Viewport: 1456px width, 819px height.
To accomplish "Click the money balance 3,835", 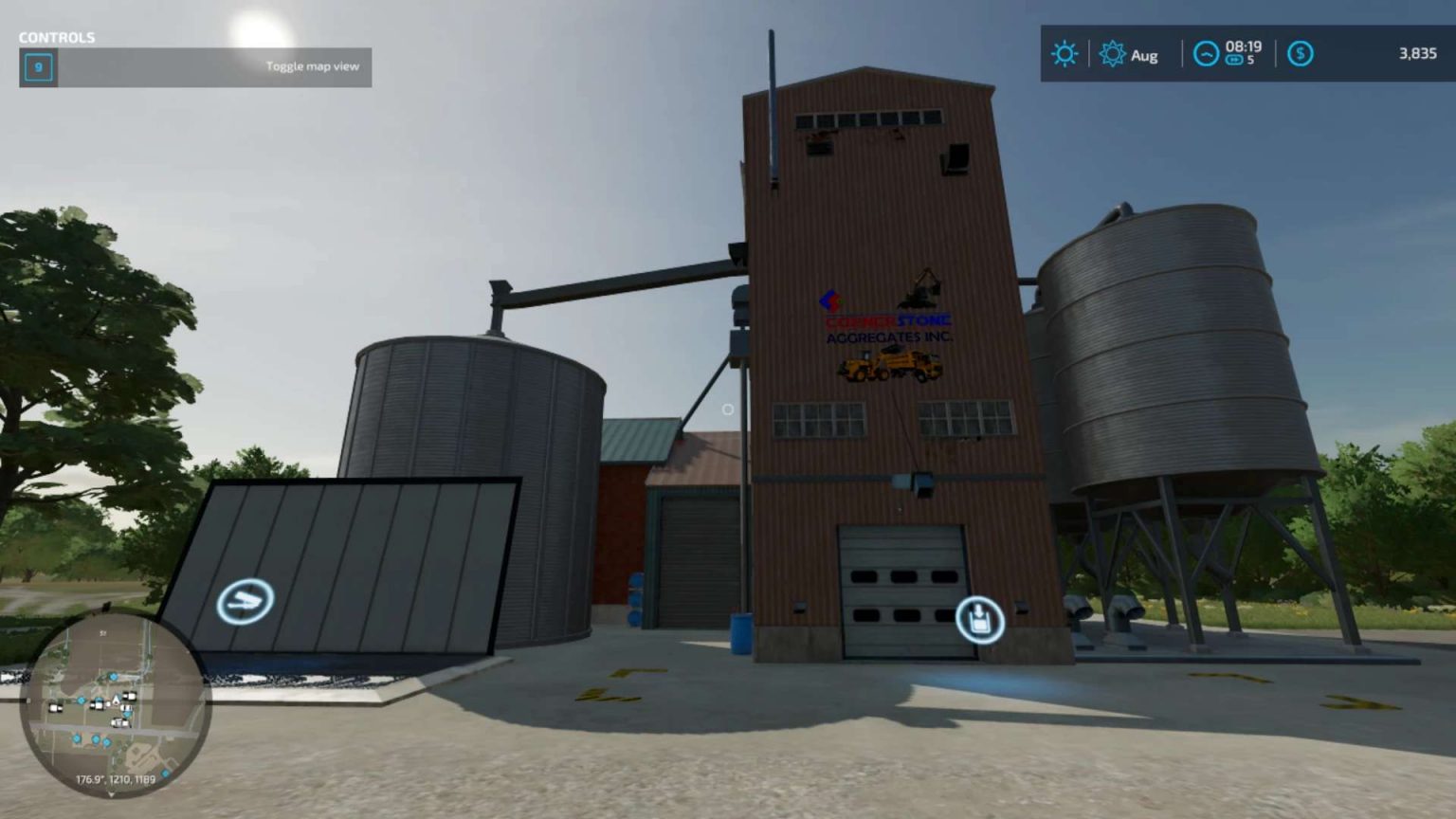I will 1419,53.
